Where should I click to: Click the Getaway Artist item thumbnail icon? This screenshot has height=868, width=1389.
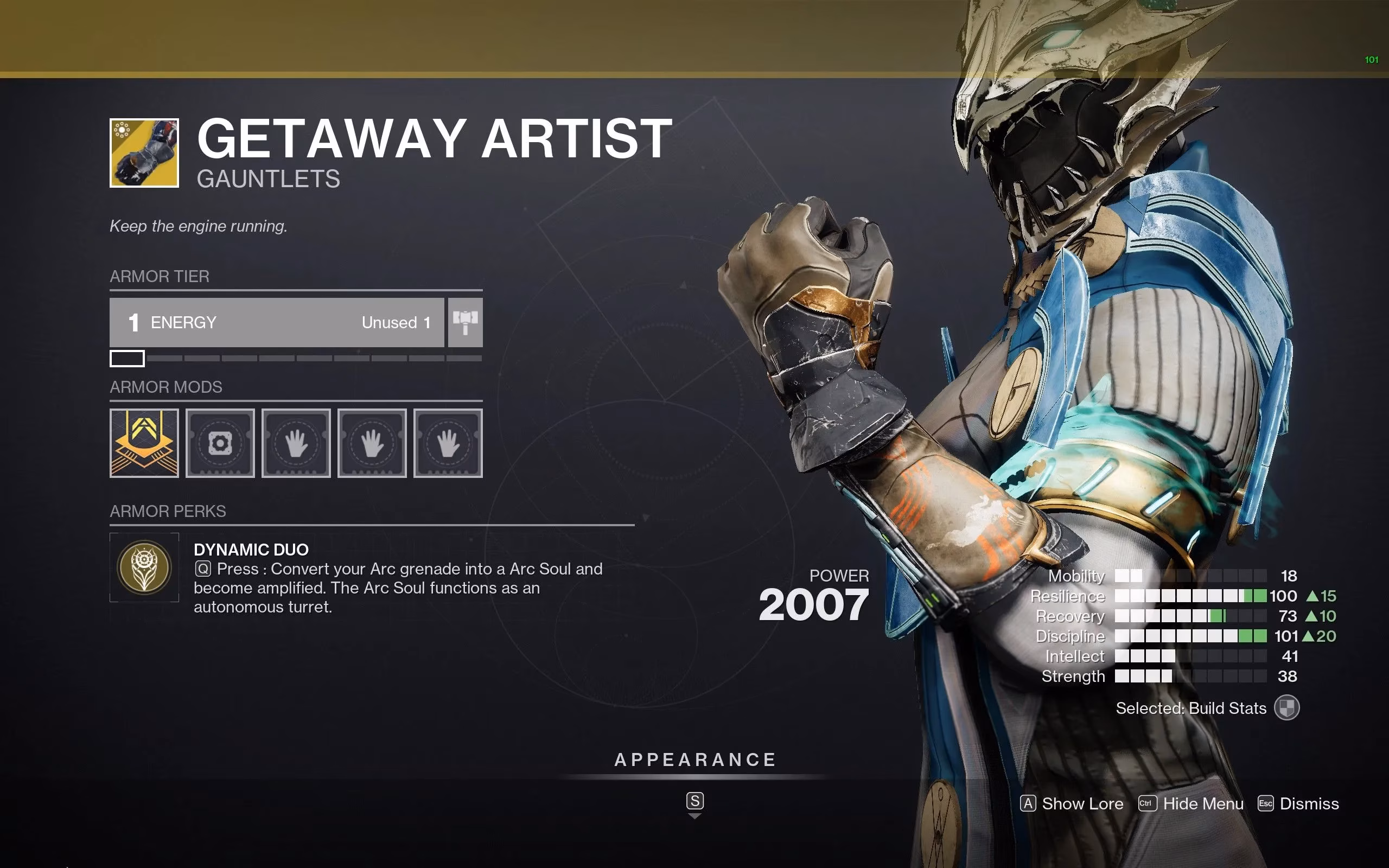click(x=143, y=154)
